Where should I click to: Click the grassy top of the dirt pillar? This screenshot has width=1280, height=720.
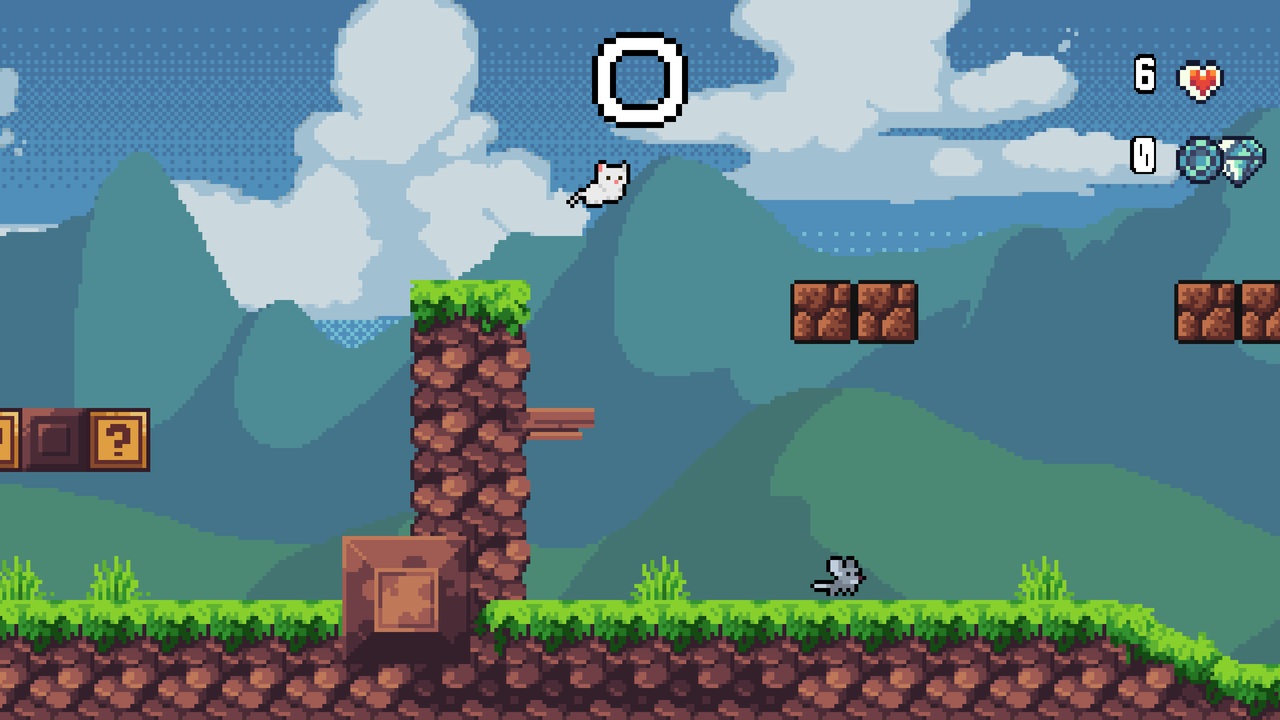pos(468,295)
